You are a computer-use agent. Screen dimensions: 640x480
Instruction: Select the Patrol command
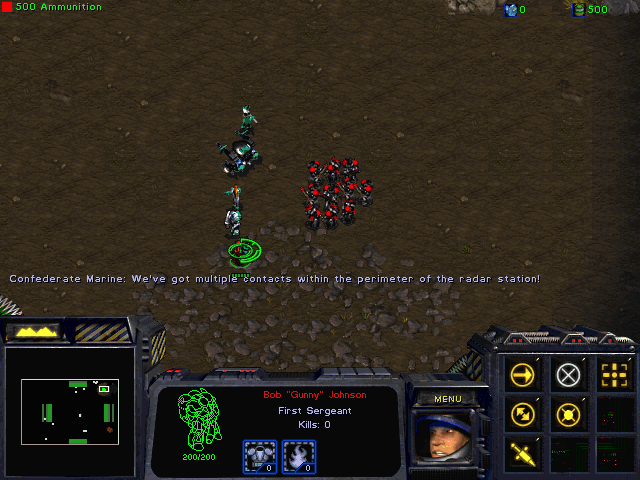point(522,414)
